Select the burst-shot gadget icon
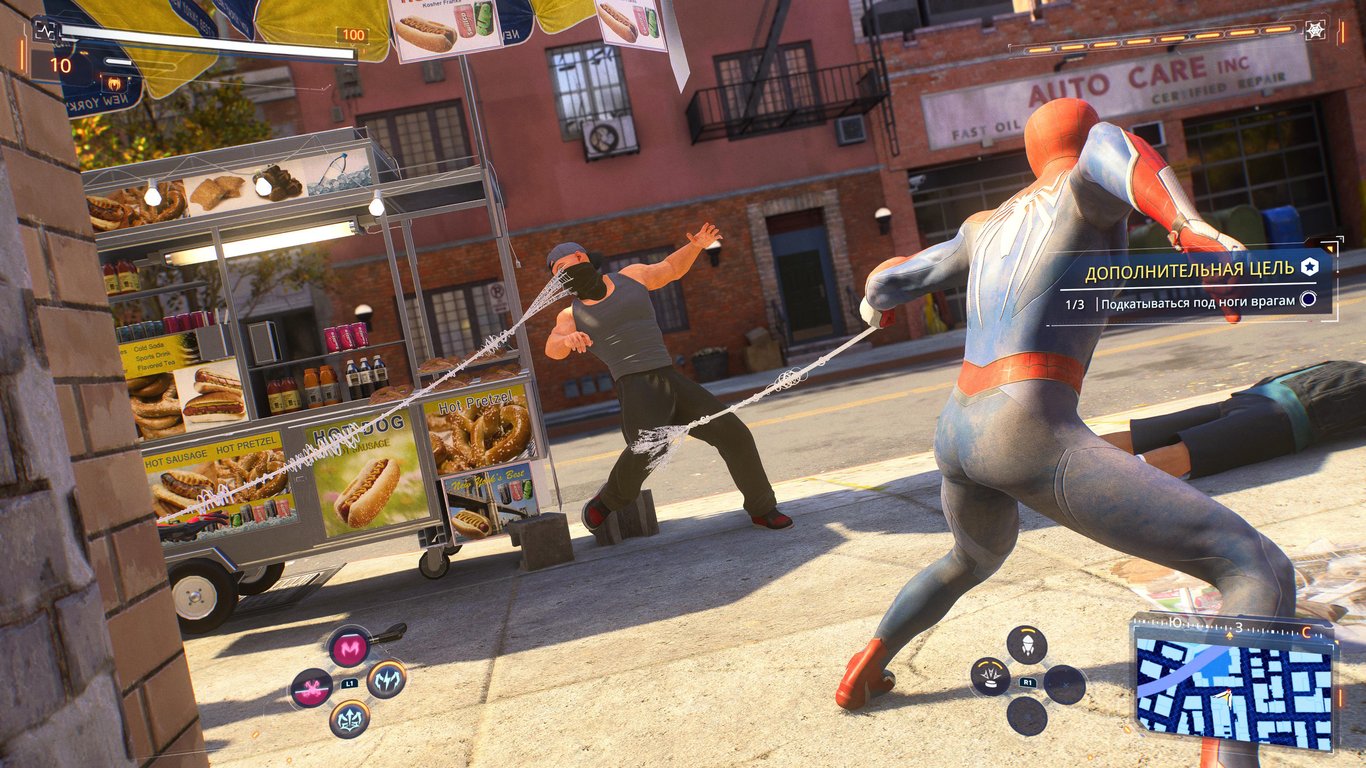 (x=990, y=677)
